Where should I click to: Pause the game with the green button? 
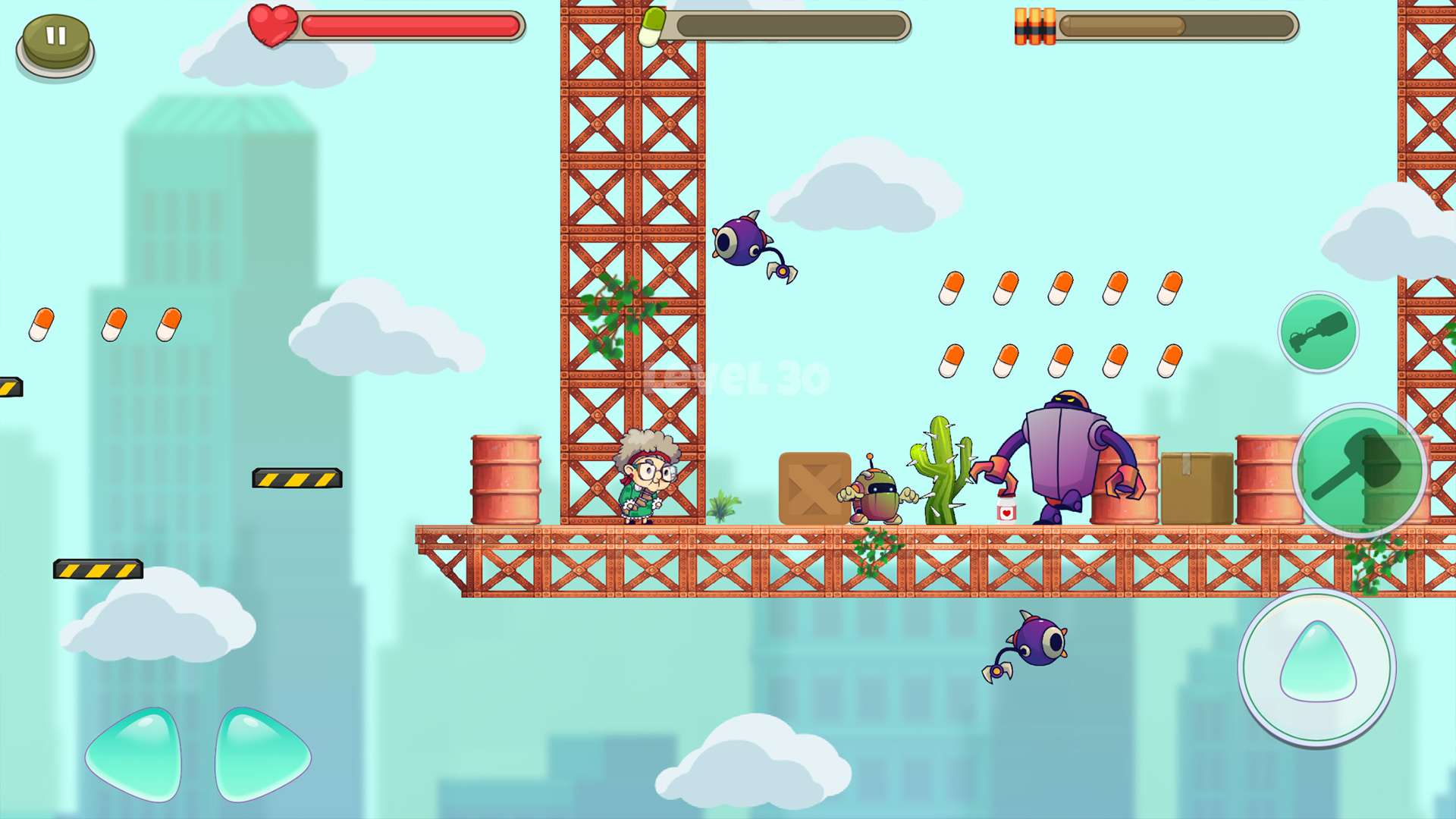55,43
